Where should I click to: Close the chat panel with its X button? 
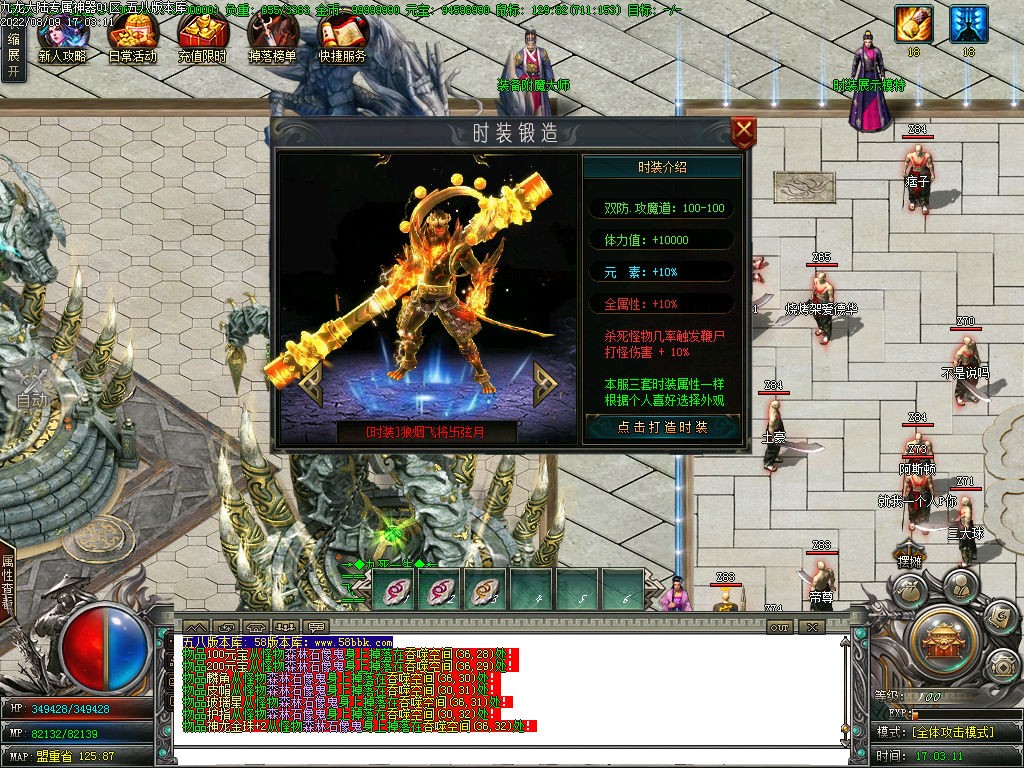(812, 627)
